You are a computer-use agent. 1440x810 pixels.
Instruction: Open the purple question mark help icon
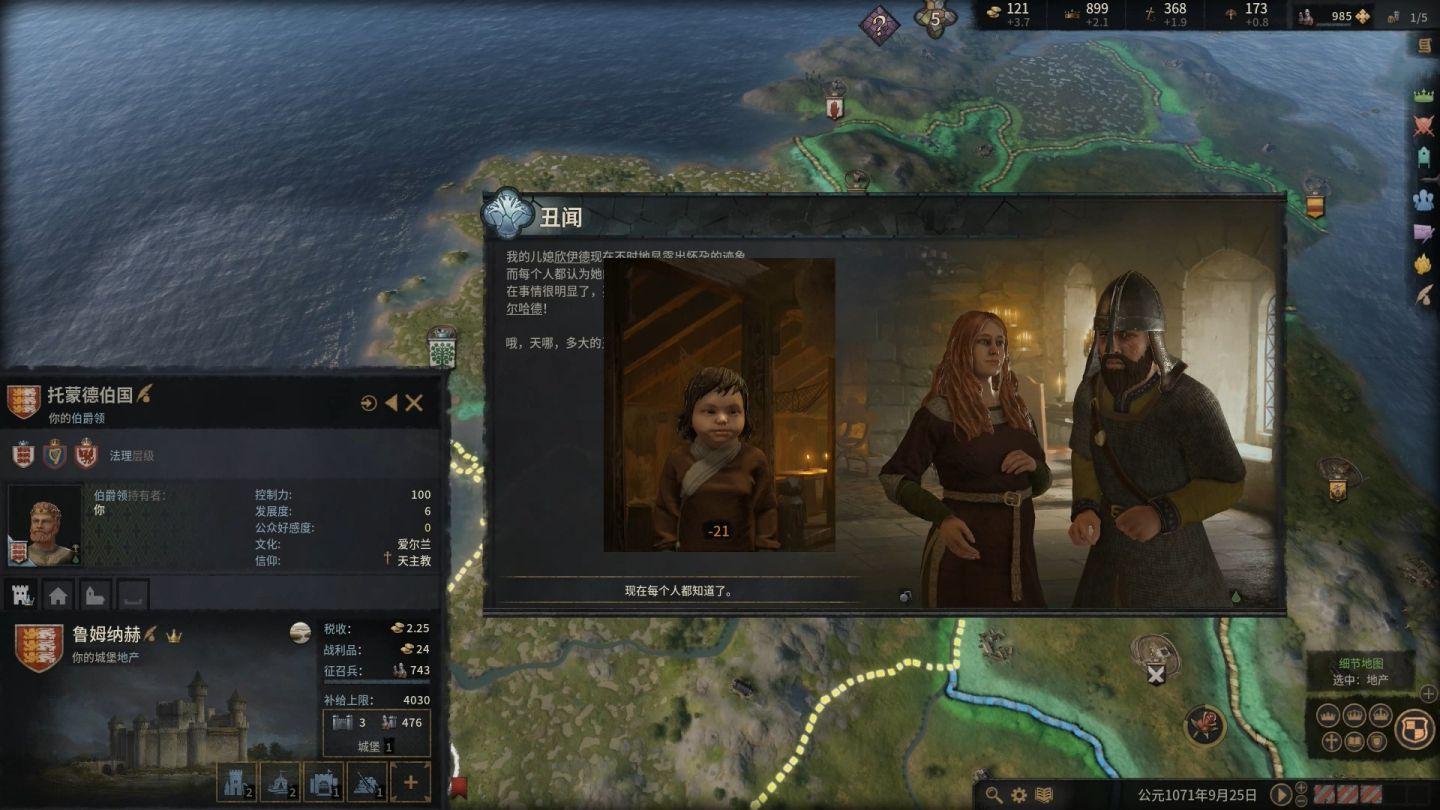pyautogui.click(x=879, y=24)
